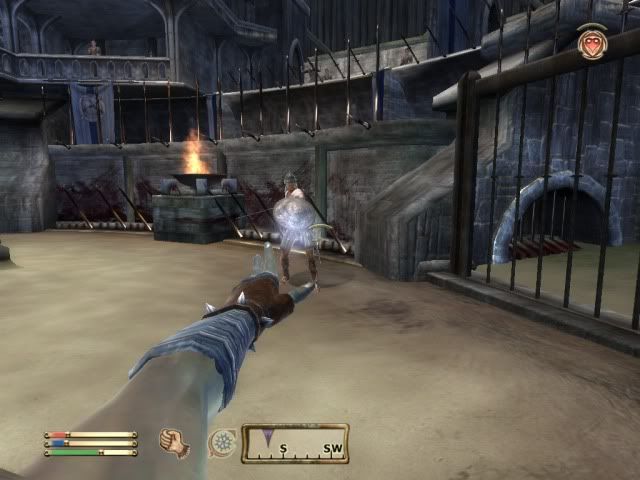Click the red active effect icon
640x480 pixels.
pyautogui.click(x=592, y=44)
